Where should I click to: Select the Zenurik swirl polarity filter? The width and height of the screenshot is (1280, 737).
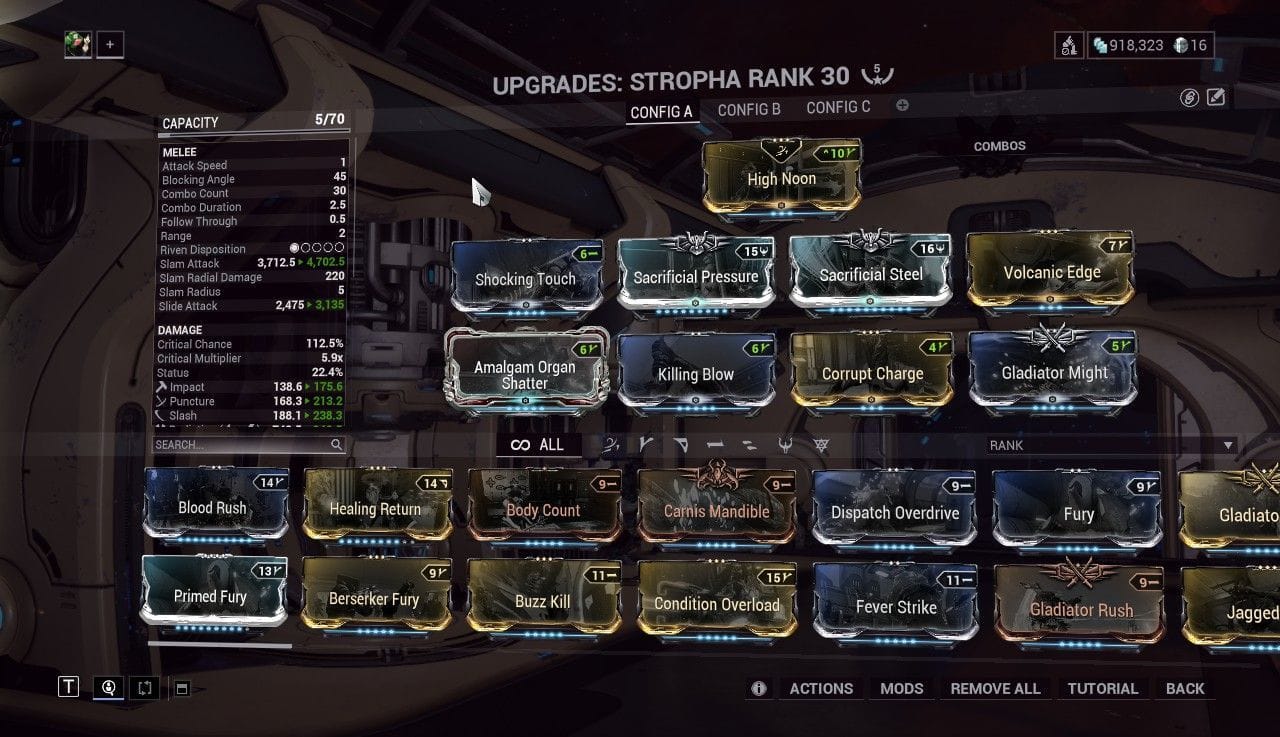[609, 447]
